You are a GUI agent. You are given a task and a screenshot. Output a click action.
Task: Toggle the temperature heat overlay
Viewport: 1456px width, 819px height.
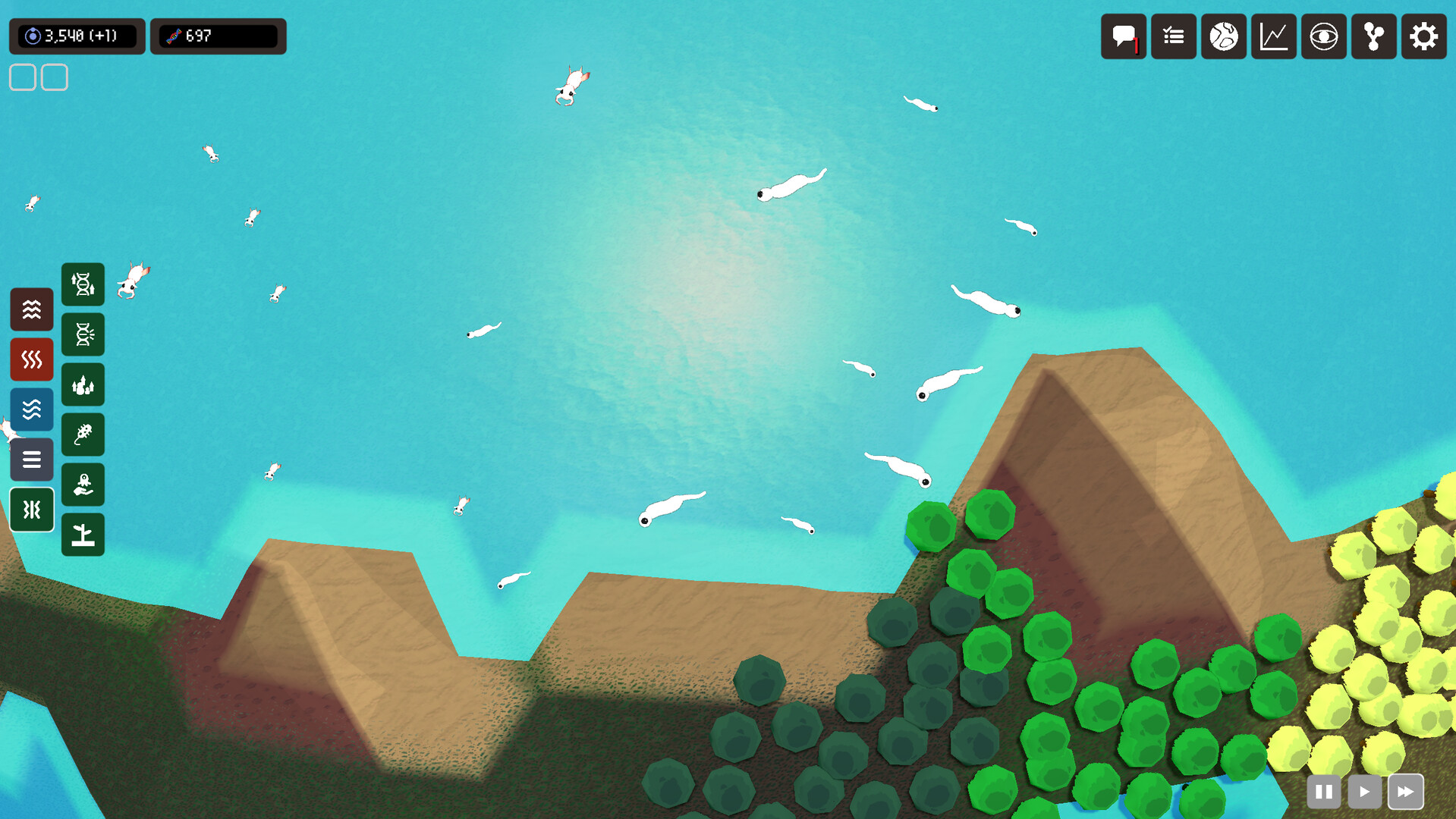pos(32,359)
